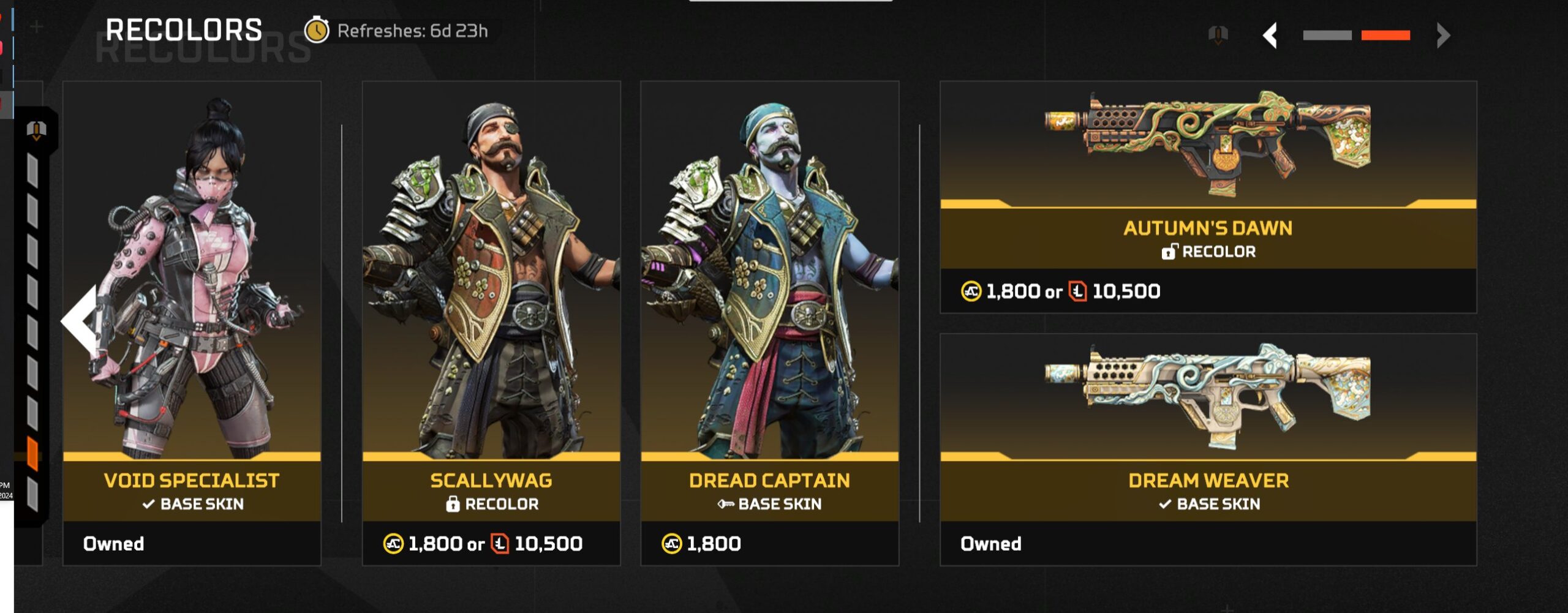1568x613 pixels.
Task: View the Autumn's Dawn weapon recolor
Action: 1208,197
